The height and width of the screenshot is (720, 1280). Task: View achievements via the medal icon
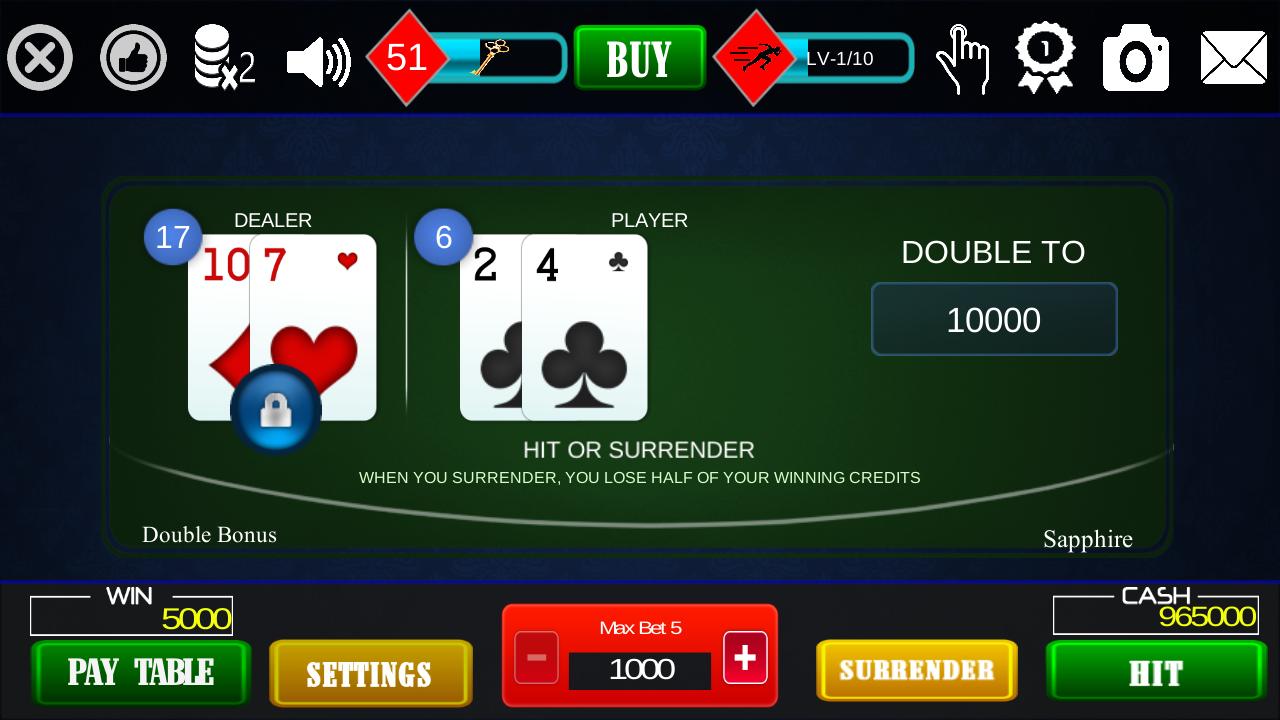pyautogui.click(x=1046, y=57)
